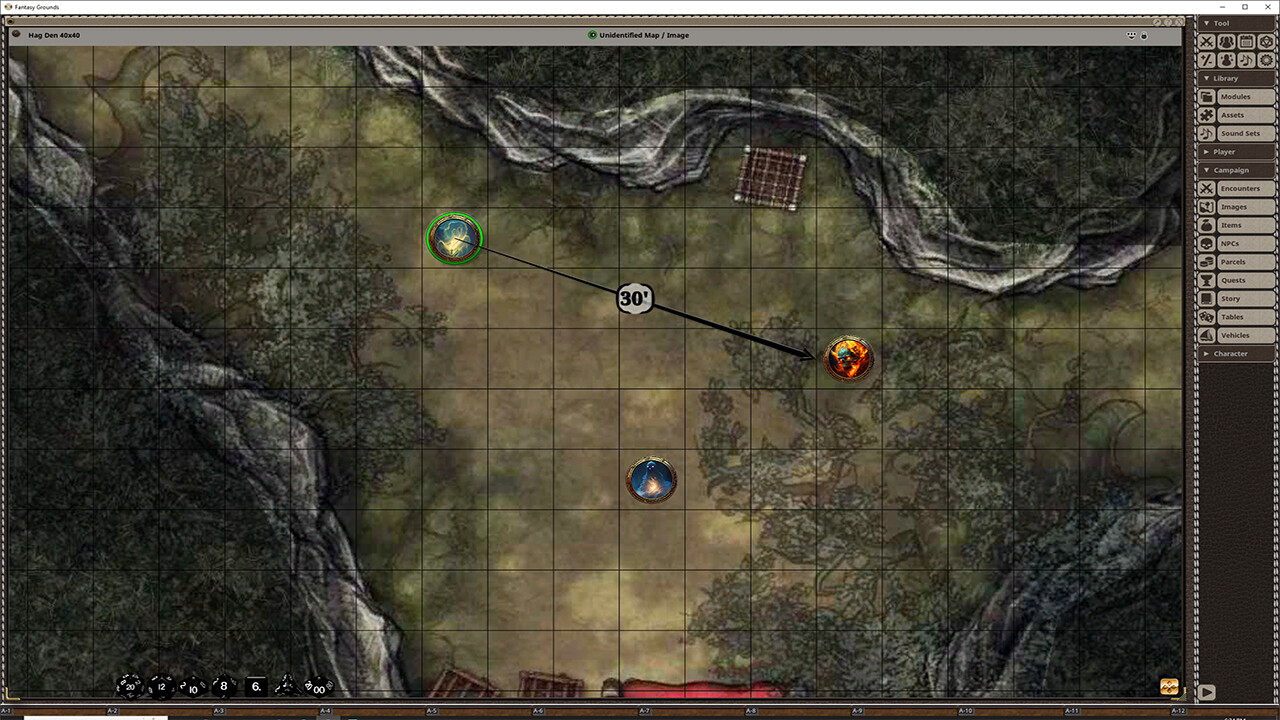Expand the Player sidebar section

tap(1224, 151)
